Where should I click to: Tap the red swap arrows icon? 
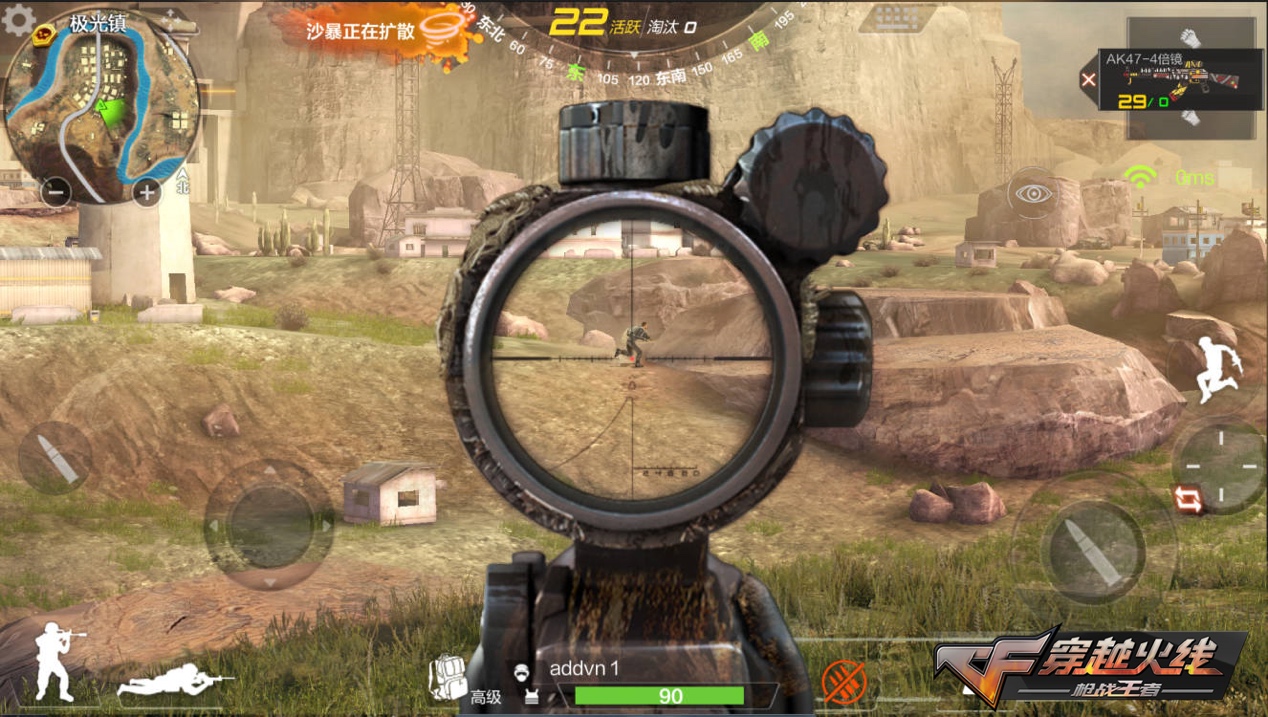pos(1190,499)
